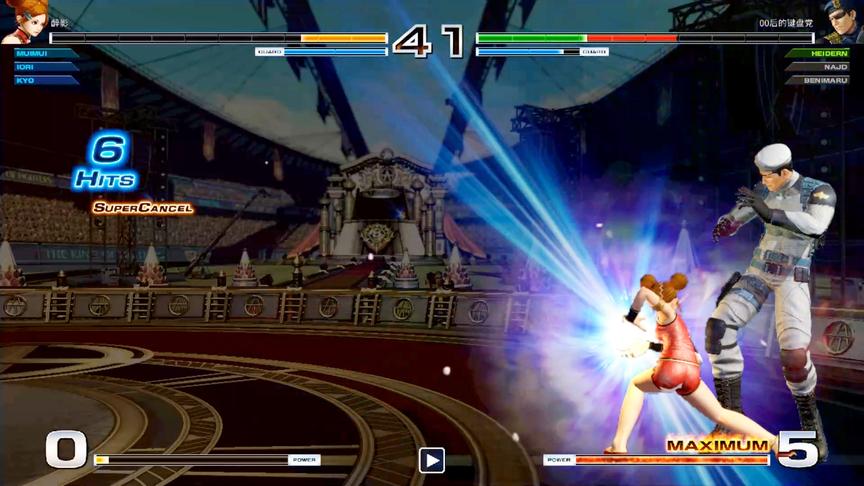Select the Mui Mui character portrait

pos(22,21)
